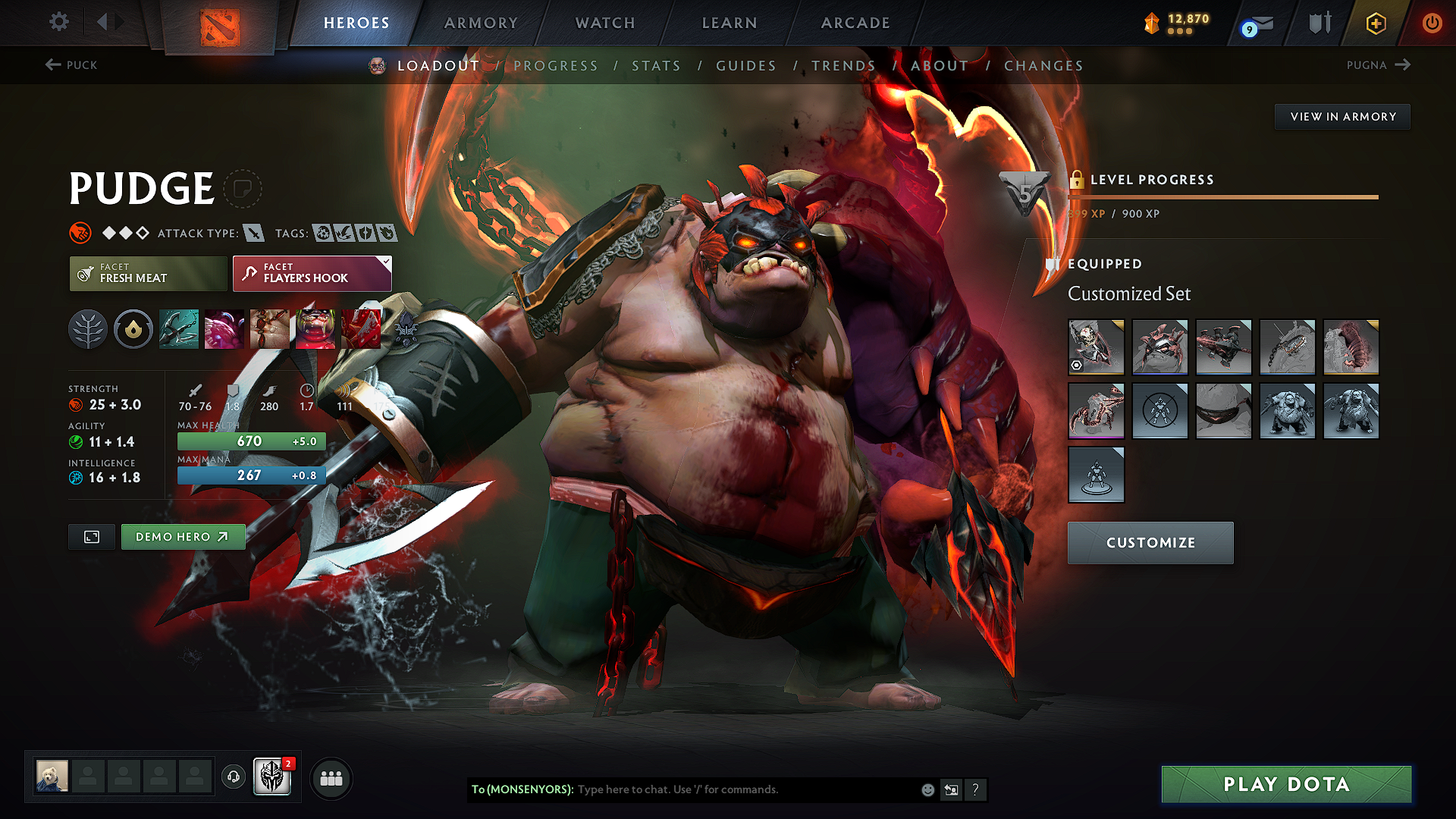Open the STATS page for Pudge

(x=657, y=66)
